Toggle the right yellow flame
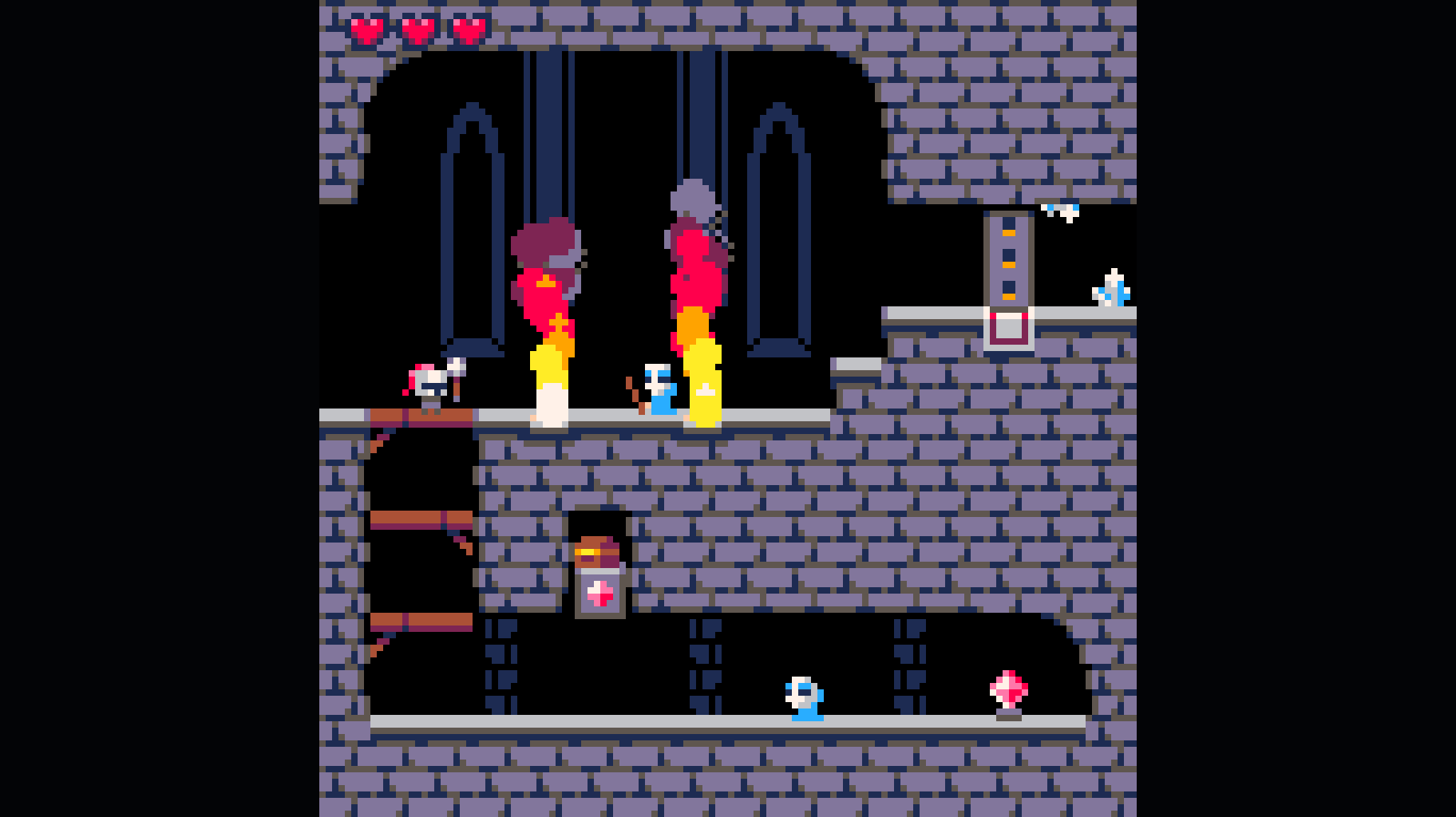Image resolution: width=1456 pixels, height=817 pixels. coord(702,375)
